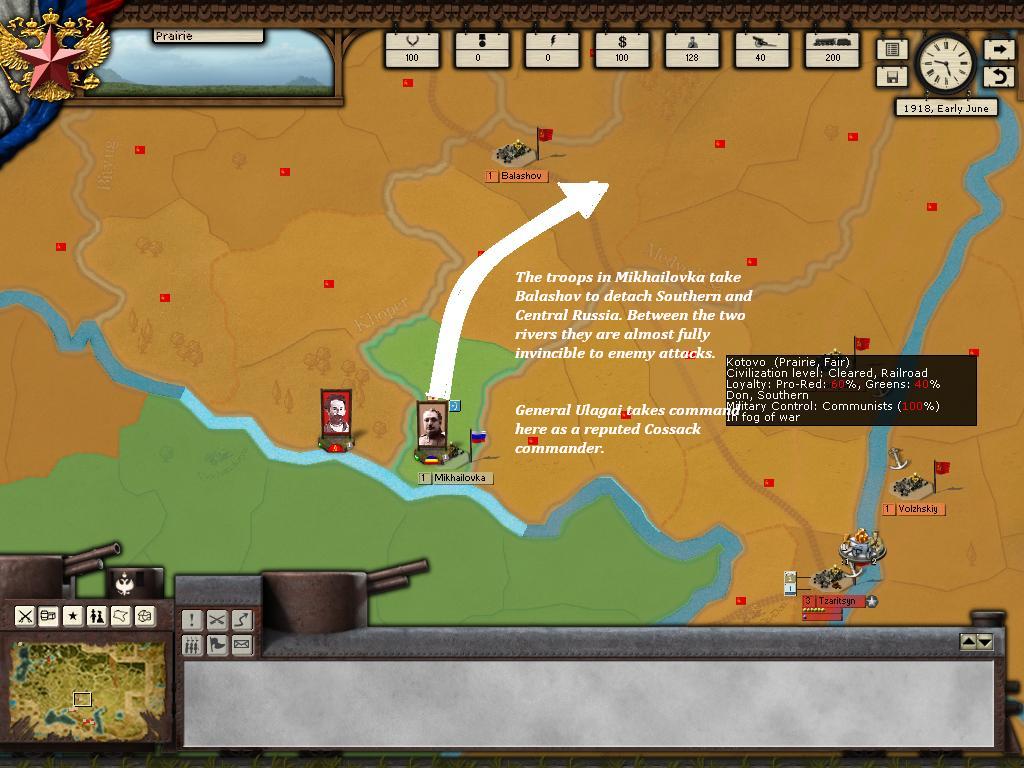1024x768 pixels.
Task: Choose the winding path arrow order
Action: click(x=241, y=620)
